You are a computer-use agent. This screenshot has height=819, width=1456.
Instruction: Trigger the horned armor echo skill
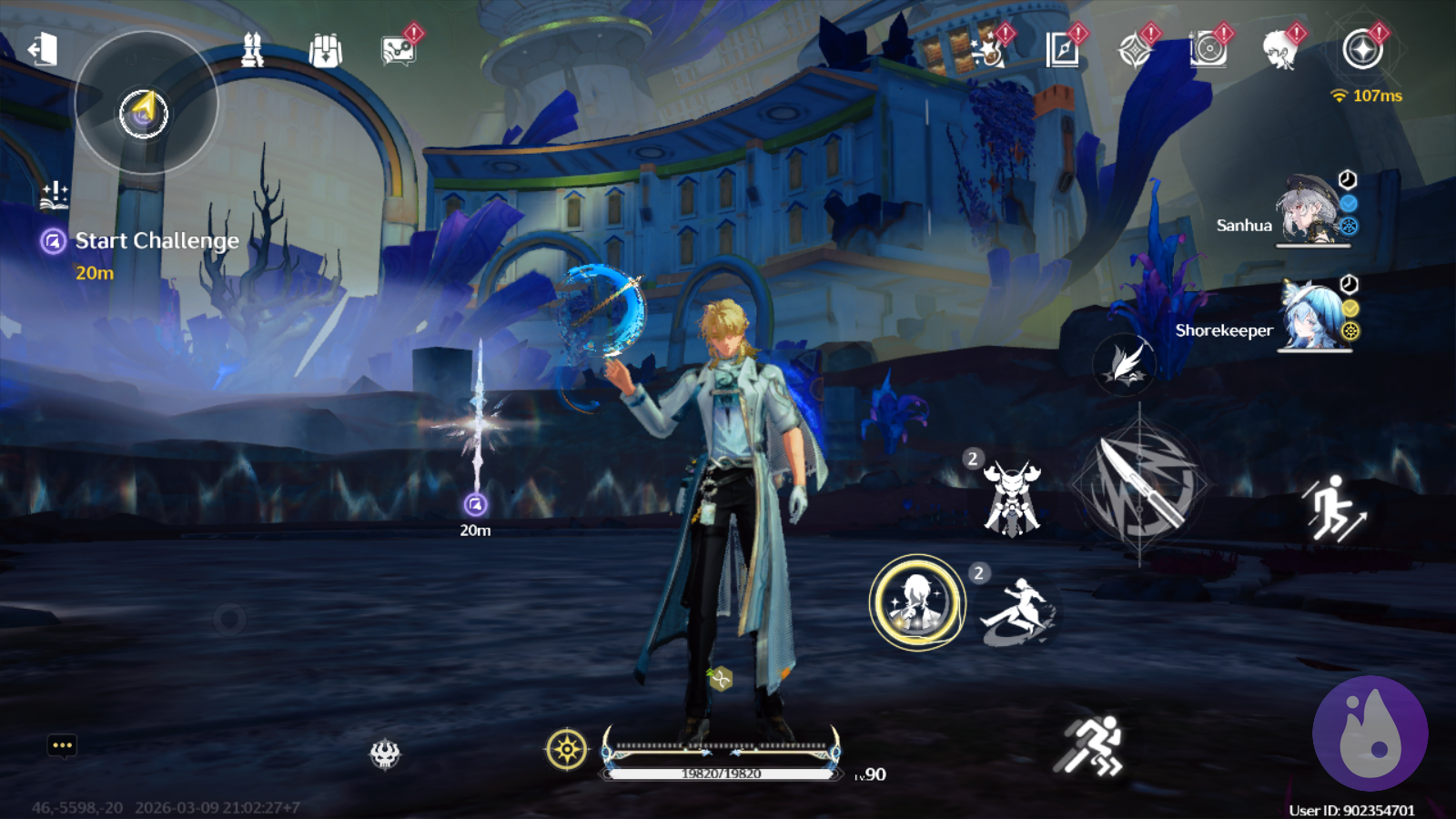(1012, 498)
